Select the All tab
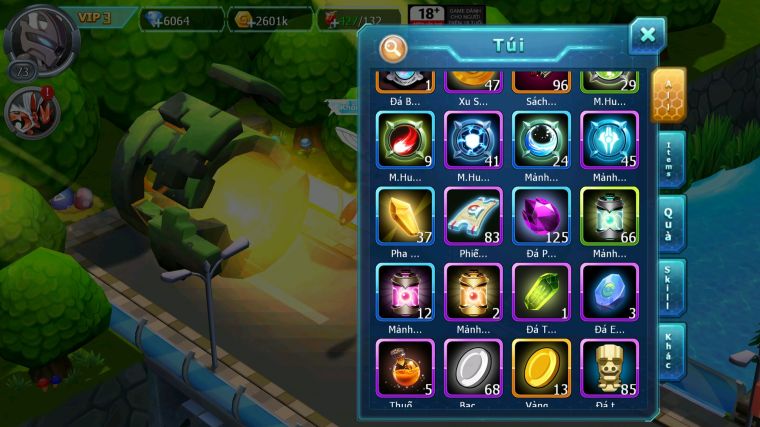The height and width of the screenshot is (427, 760). click(x=668, y=95)
